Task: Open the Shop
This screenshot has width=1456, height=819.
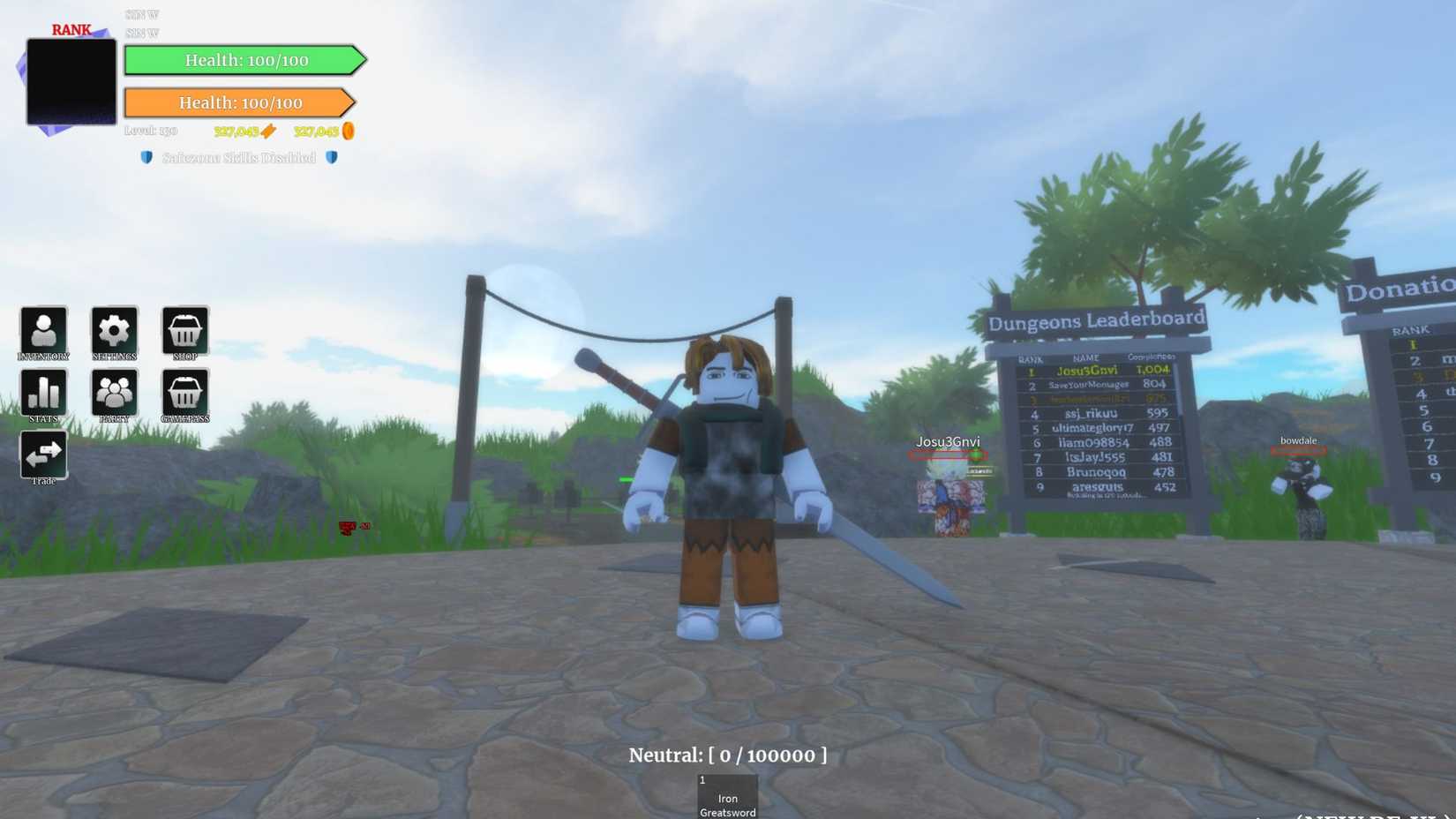Action: [x=184, y=330]
